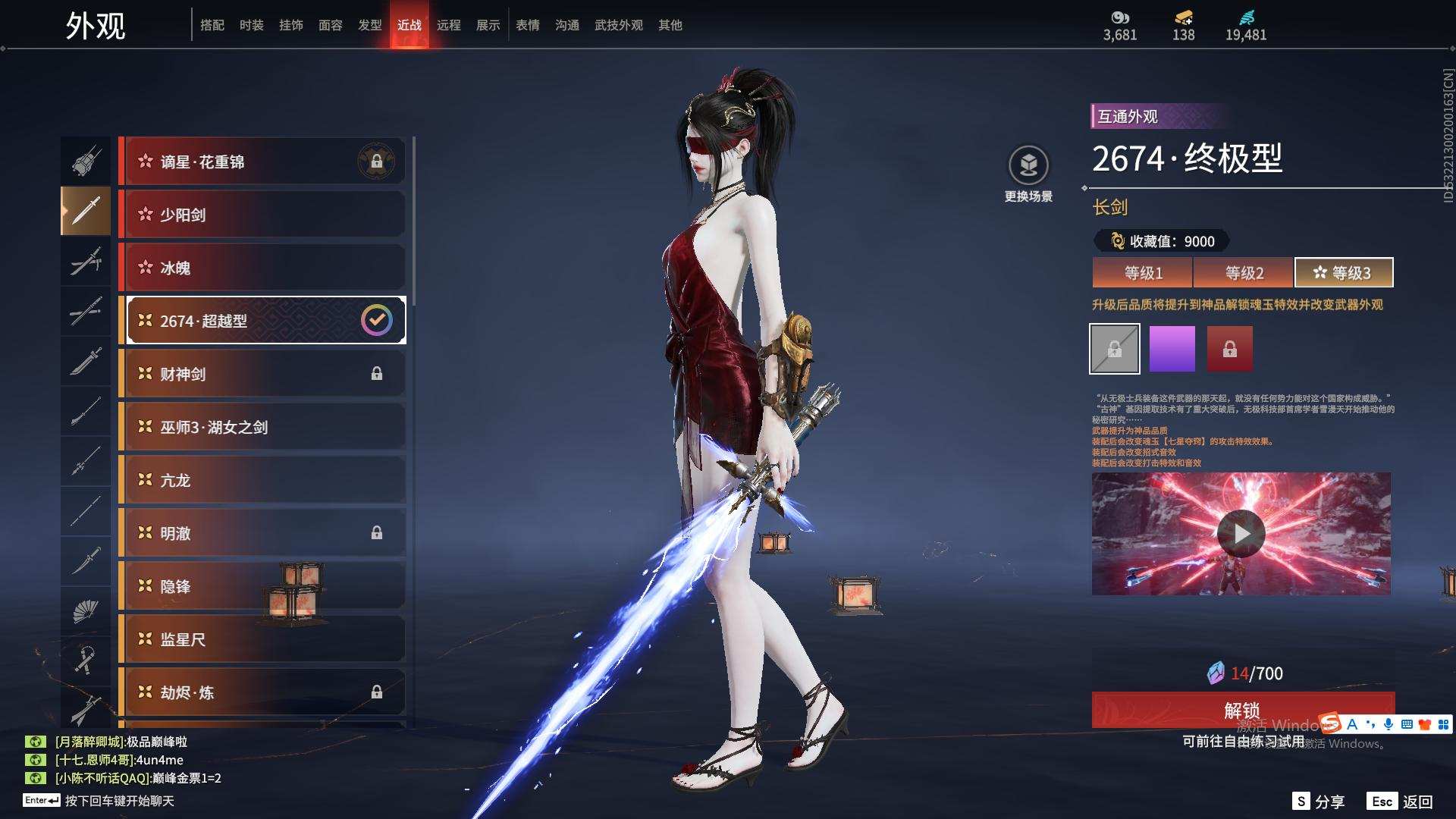Open the 挂饰 category tab
The width and height of the screenshot is (1456, 819).
(x=290, y=25)
